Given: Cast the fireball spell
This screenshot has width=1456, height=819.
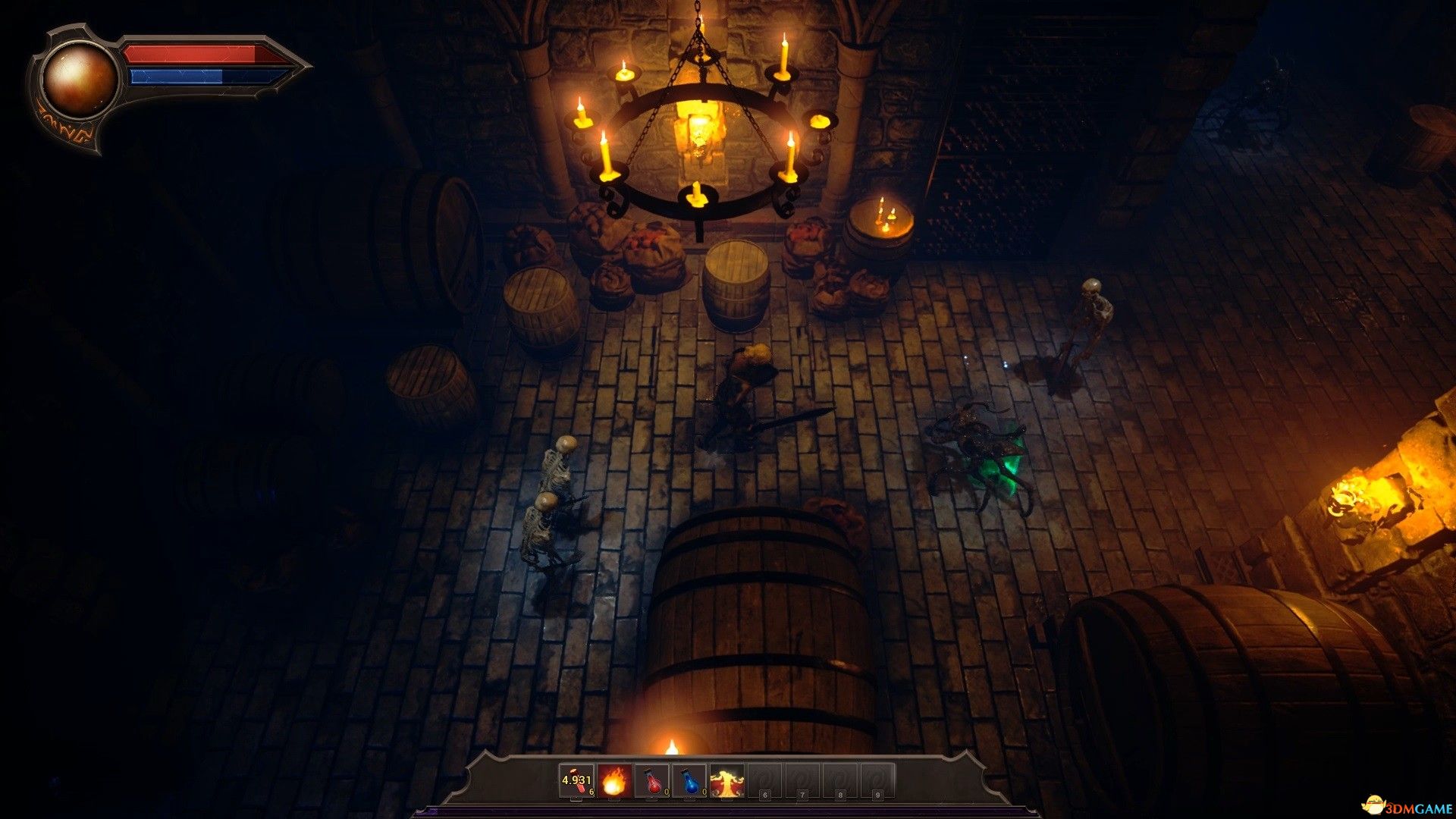Looking at the screenshot, I should point(614,781).
